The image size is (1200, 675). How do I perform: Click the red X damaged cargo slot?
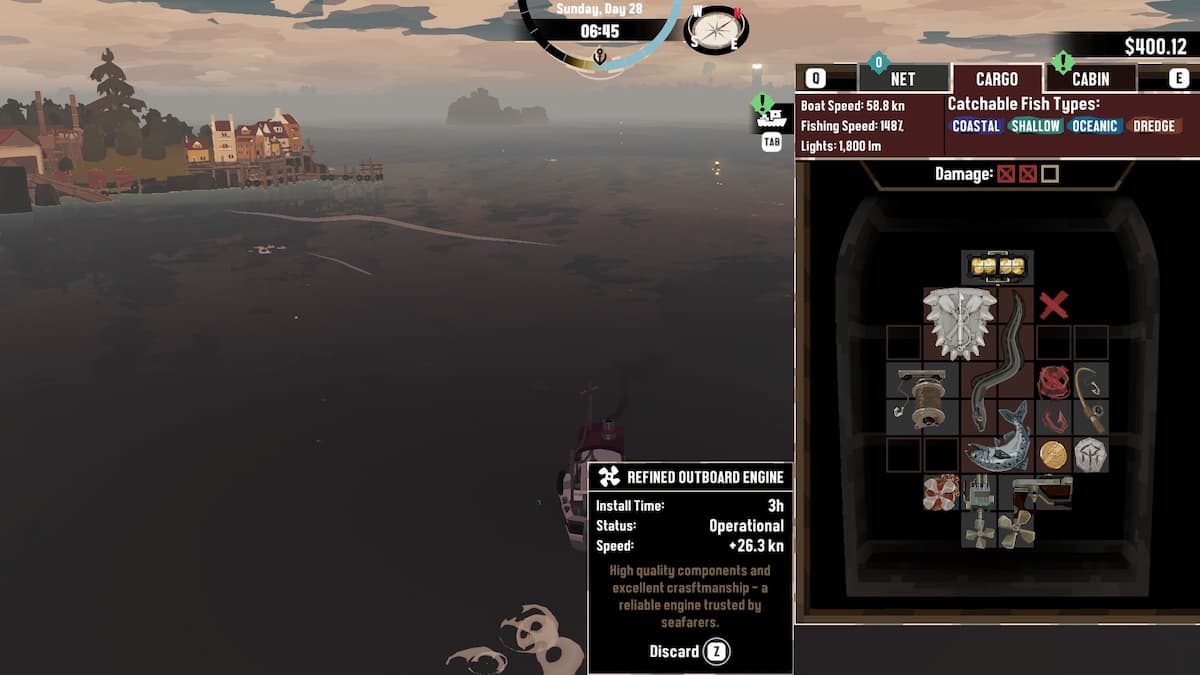click(1053, 305)
